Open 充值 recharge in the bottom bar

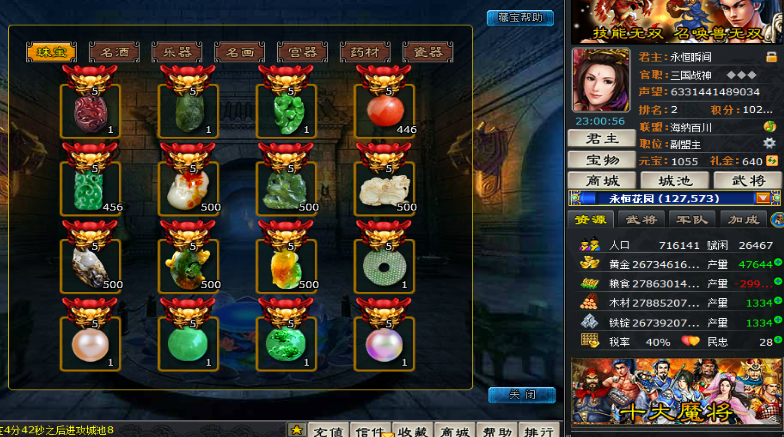328,430
